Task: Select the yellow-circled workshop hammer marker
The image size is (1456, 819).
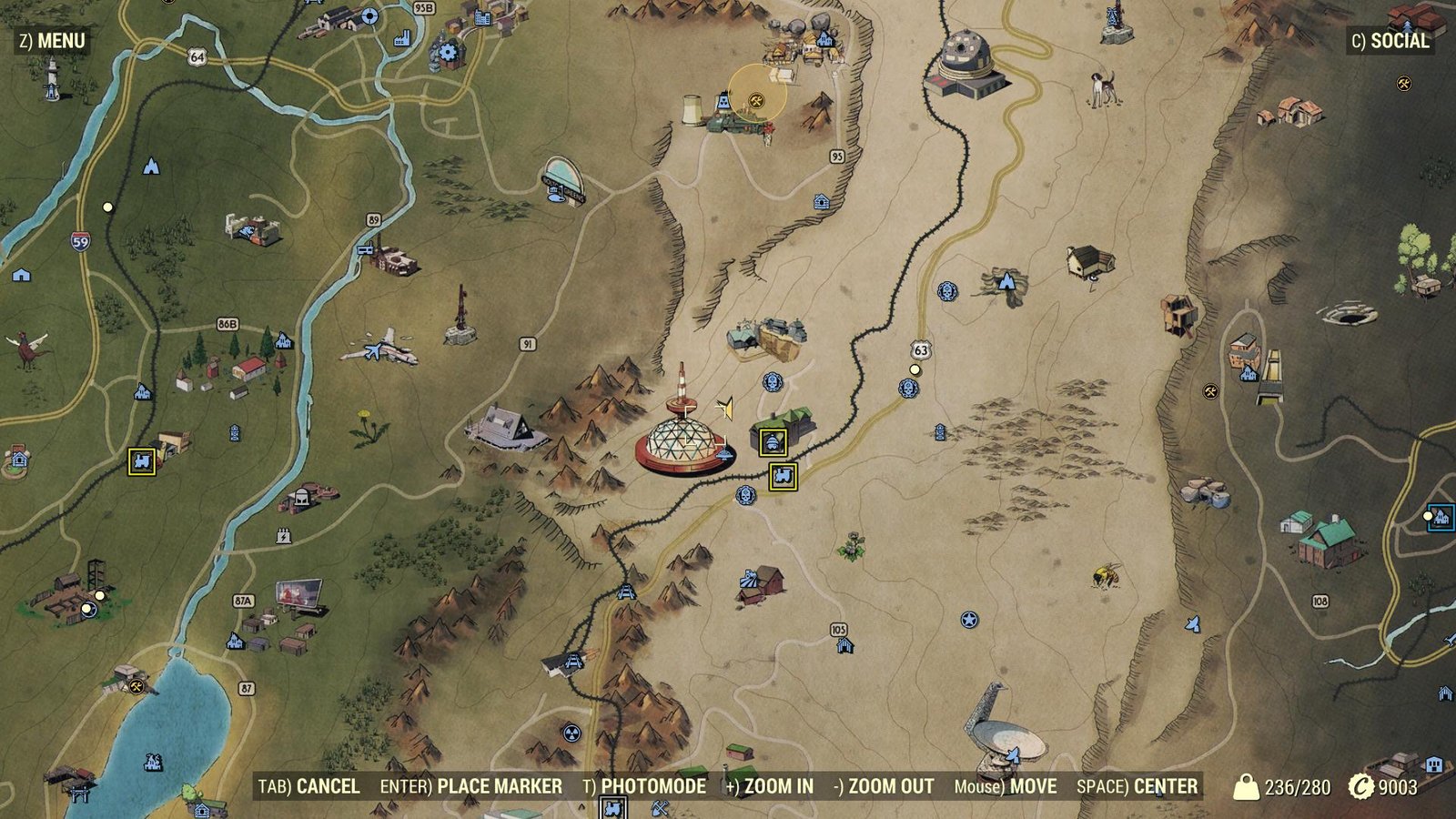Action: (x=755, y=100)
